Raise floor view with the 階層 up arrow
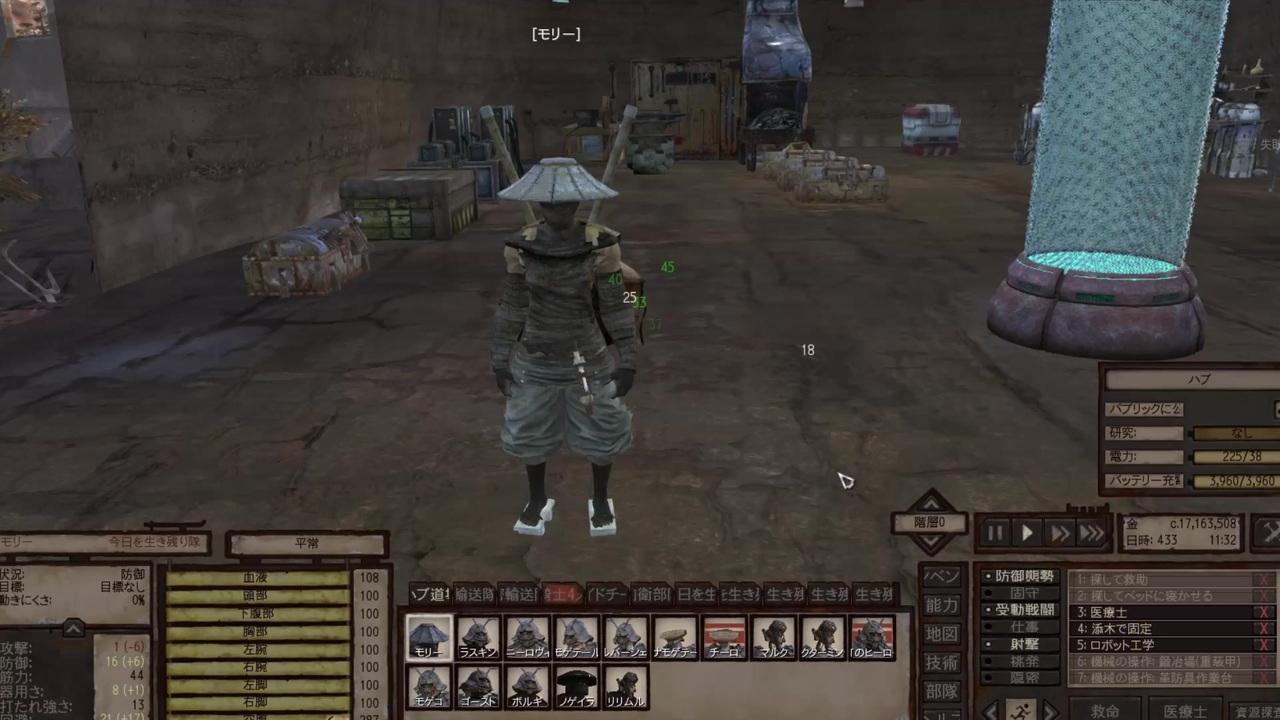The height and width of the screenshot is (720, 1280). [930, 503]
